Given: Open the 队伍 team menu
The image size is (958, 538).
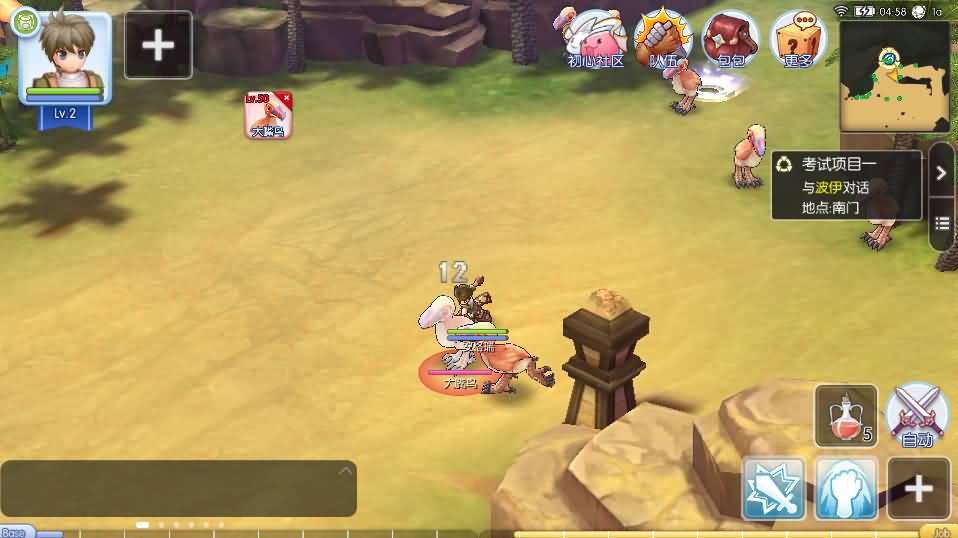Looking at the screenshot, I should click(x=664, y=40).
